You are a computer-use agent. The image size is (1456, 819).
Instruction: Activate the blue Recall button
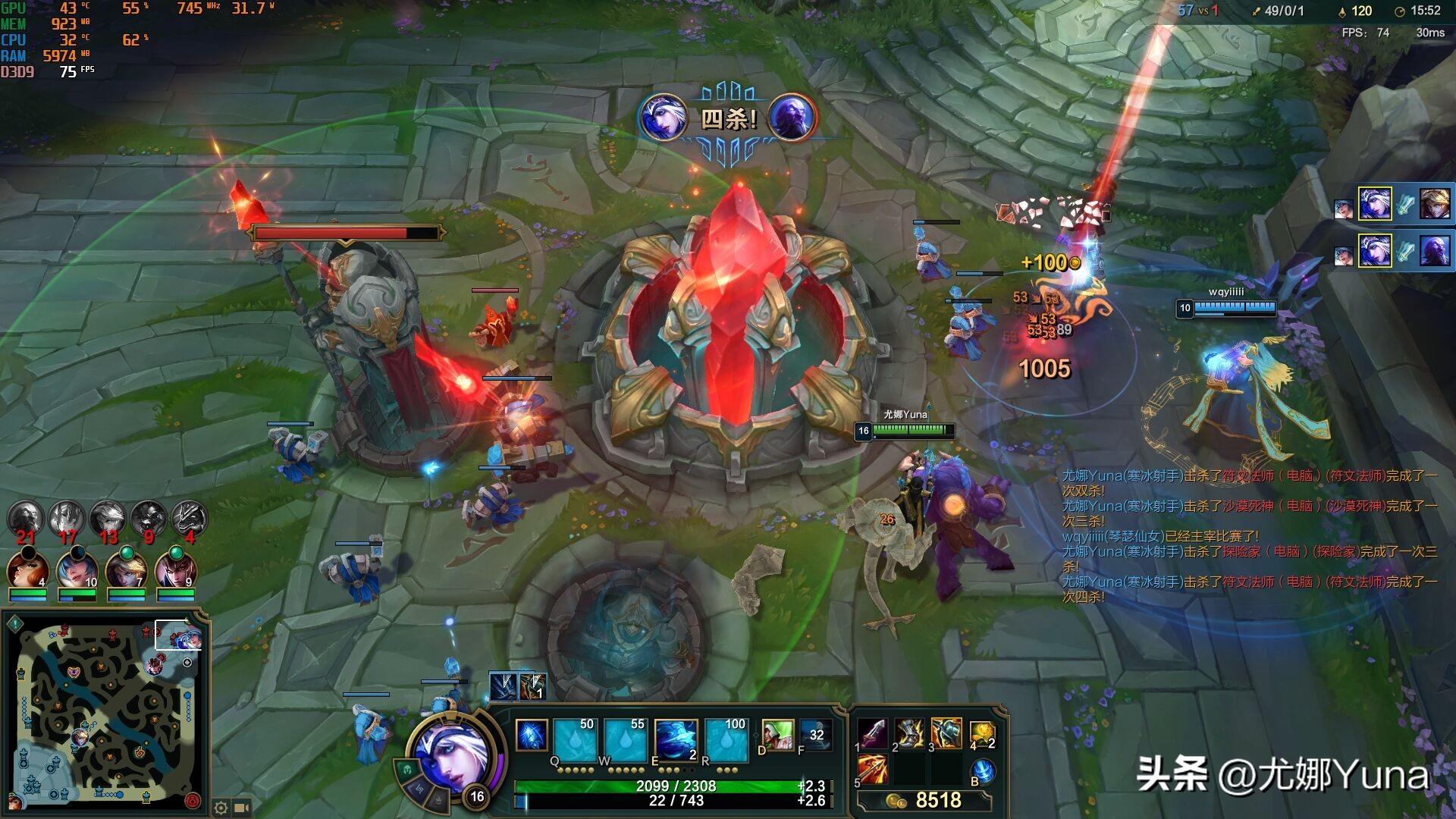[x=983, y=770]
